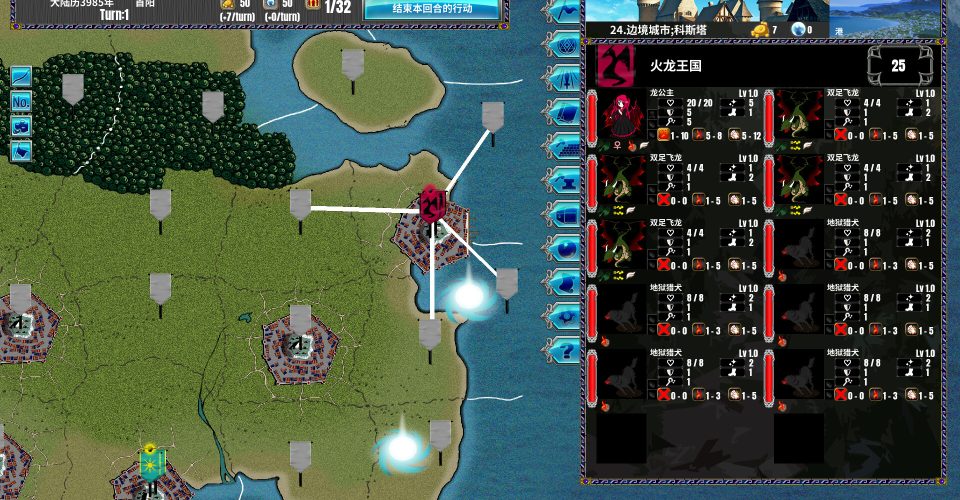960x500 pixels.
Task: Open the gear settings sidebar button
Action: pyautogui.click(x=565, y=316)
